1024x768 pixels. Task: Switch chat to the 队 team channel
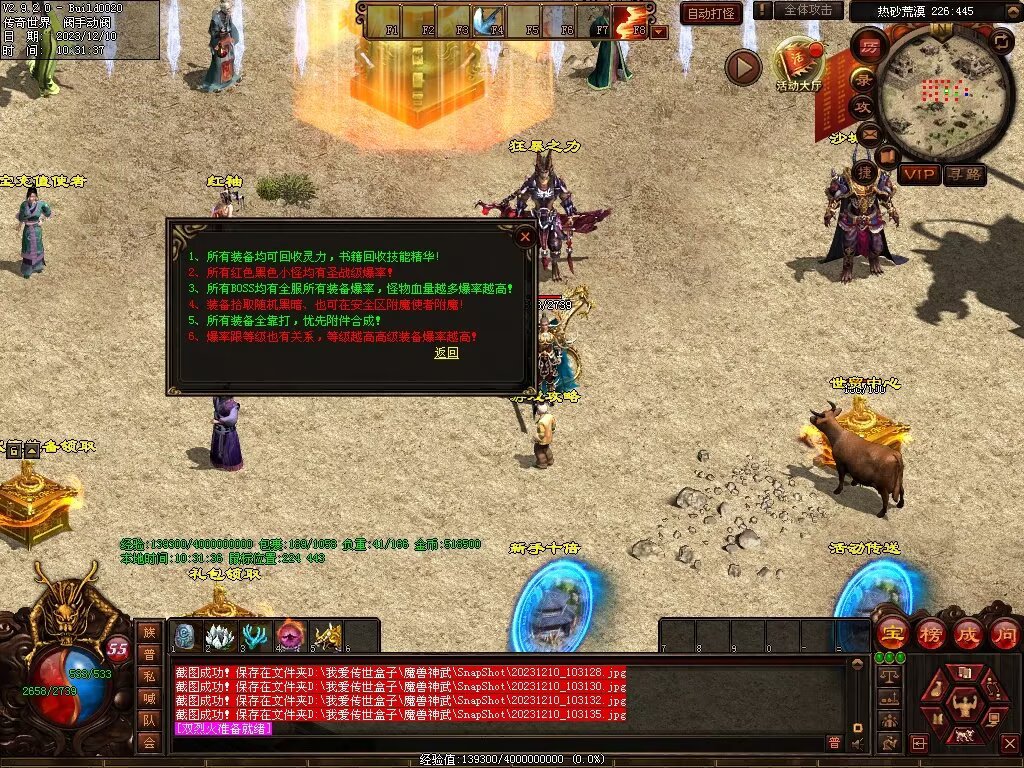[148, 720]
